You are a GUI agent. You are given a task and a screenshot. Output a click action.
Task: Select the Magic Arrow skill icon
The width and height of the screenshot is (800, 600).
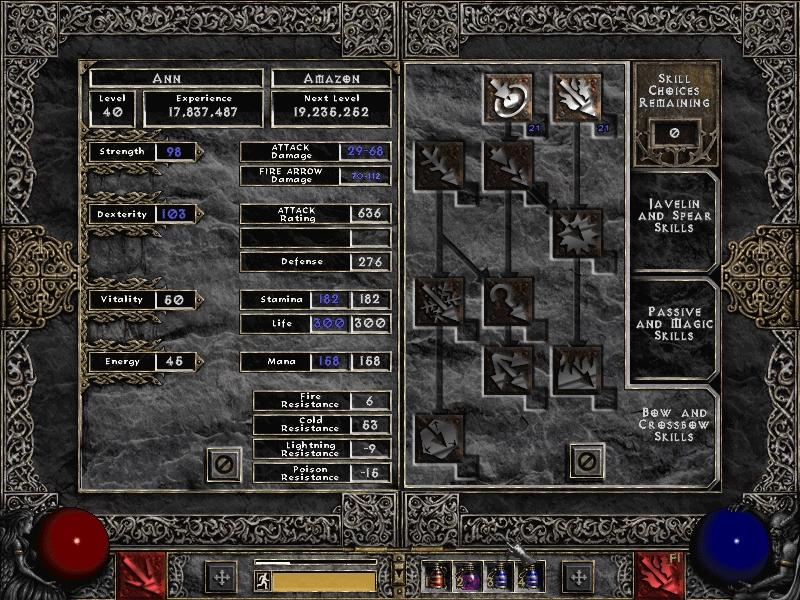pos(508,96)
